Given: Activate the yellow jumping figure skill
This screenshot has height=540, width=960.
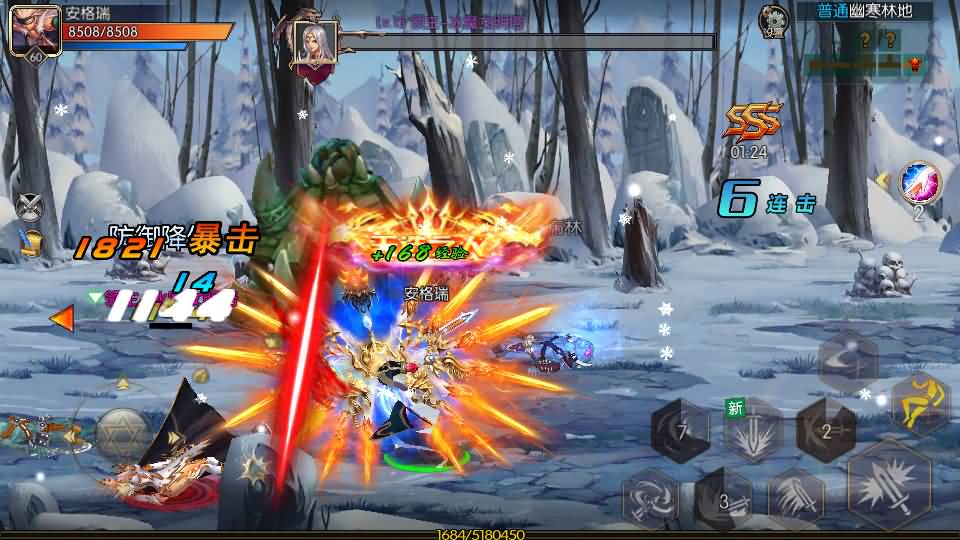Looking at the screenshot, I should pyautogui.click(x=919, y=403).
